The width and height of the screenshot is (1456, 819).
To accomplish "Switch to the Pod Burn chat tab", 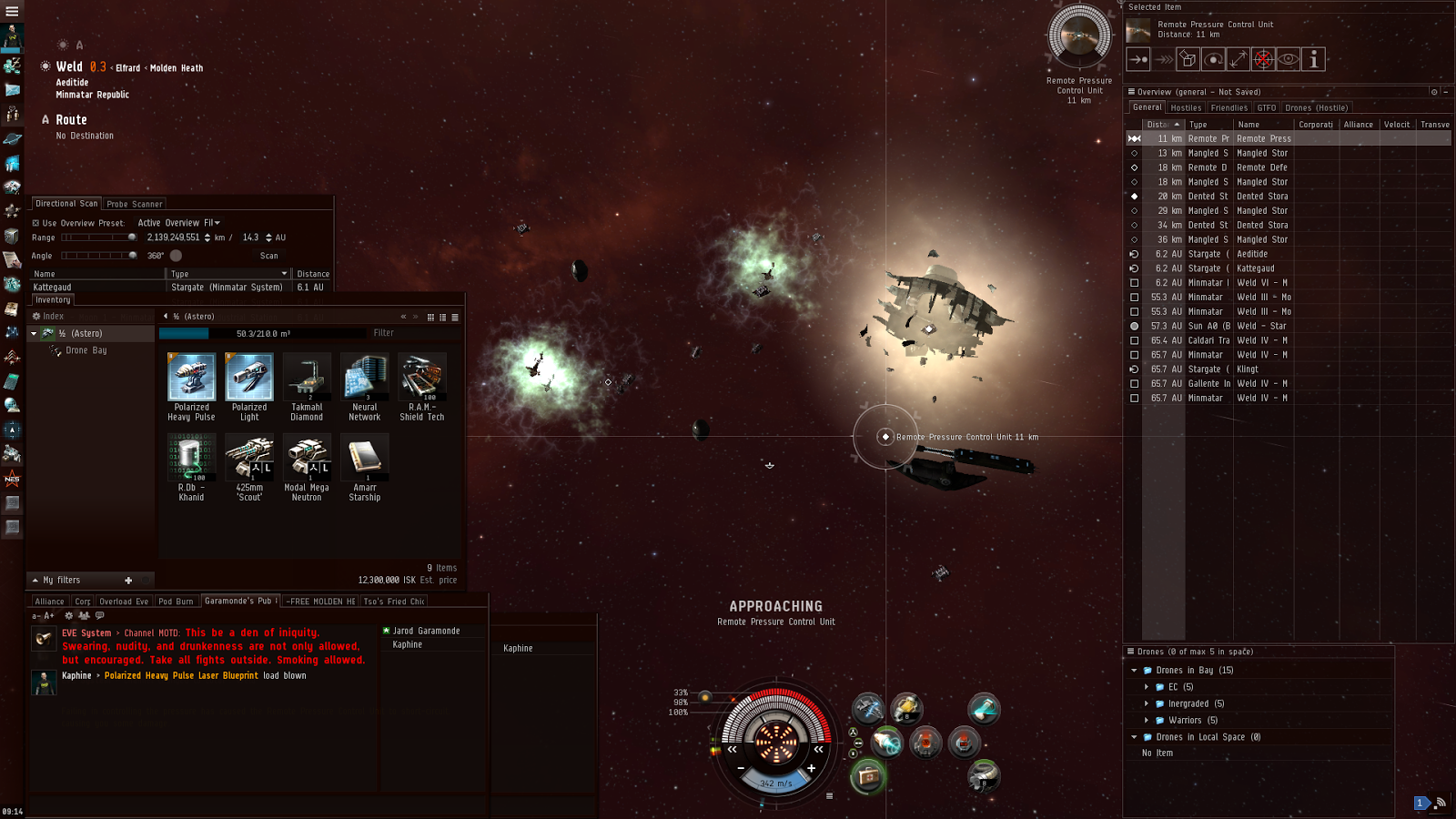I will tap(176, 602).
